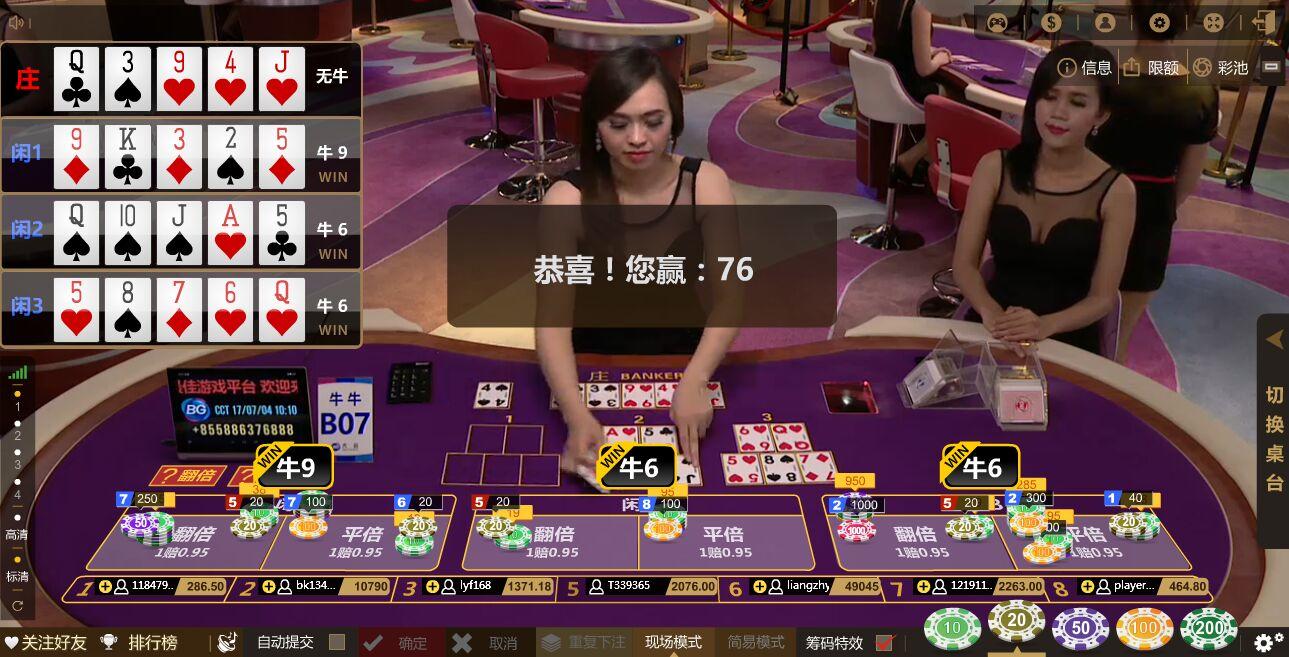The image size is (1289, 657).
Task: Toggle the 筹码特效 chip effects checkbox
Action: [x=884, y=643]
